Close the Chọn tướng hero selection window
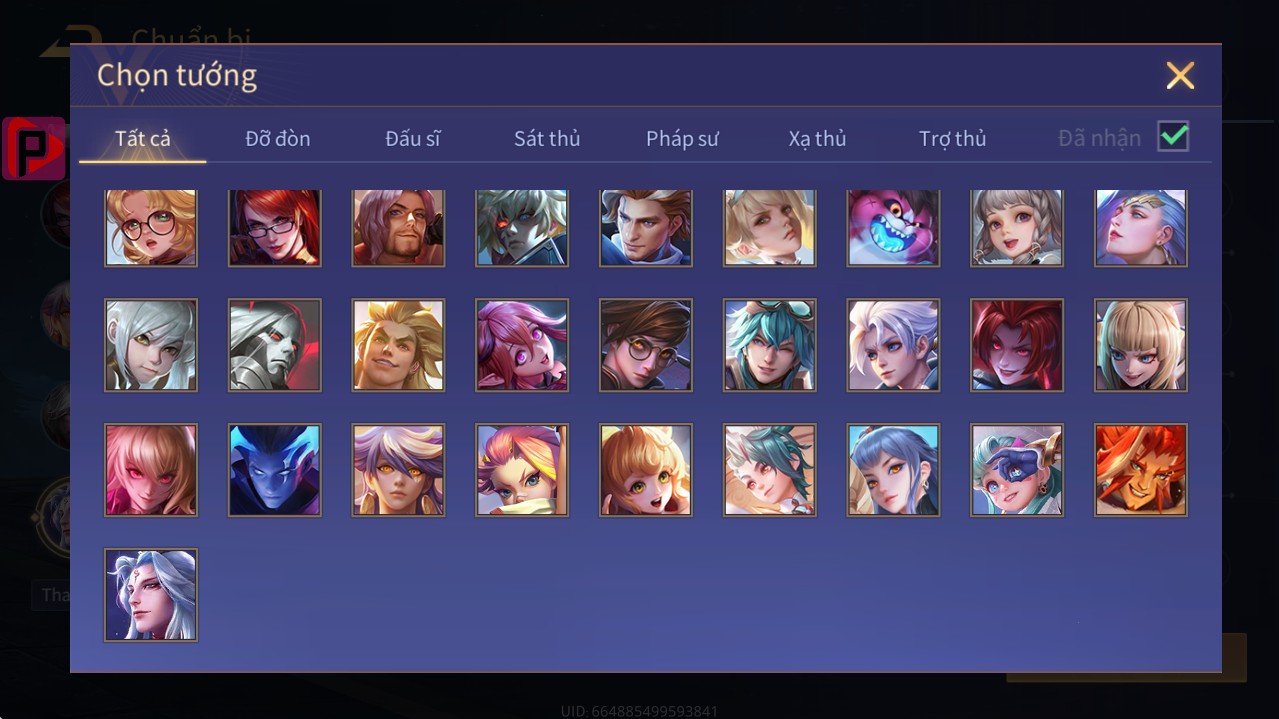 pos(1180,76)
